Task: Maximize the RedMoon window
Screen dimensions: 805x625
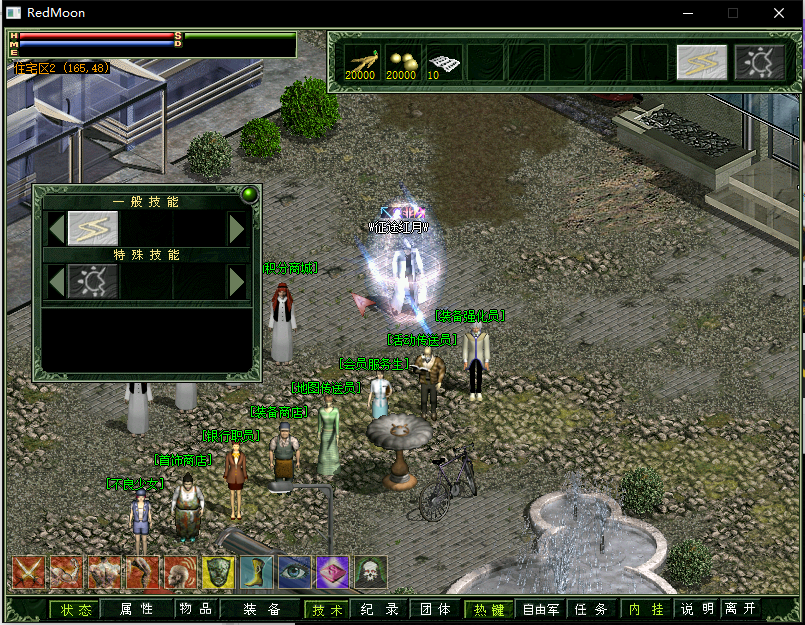Action: [733, 13]
